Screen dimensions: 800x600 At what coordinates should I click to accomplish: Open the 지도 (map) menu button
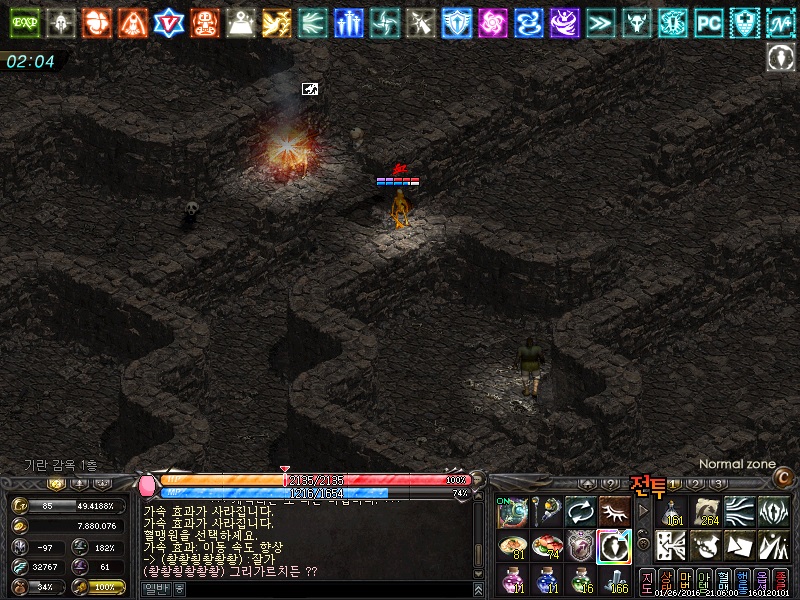pos(646,581)
